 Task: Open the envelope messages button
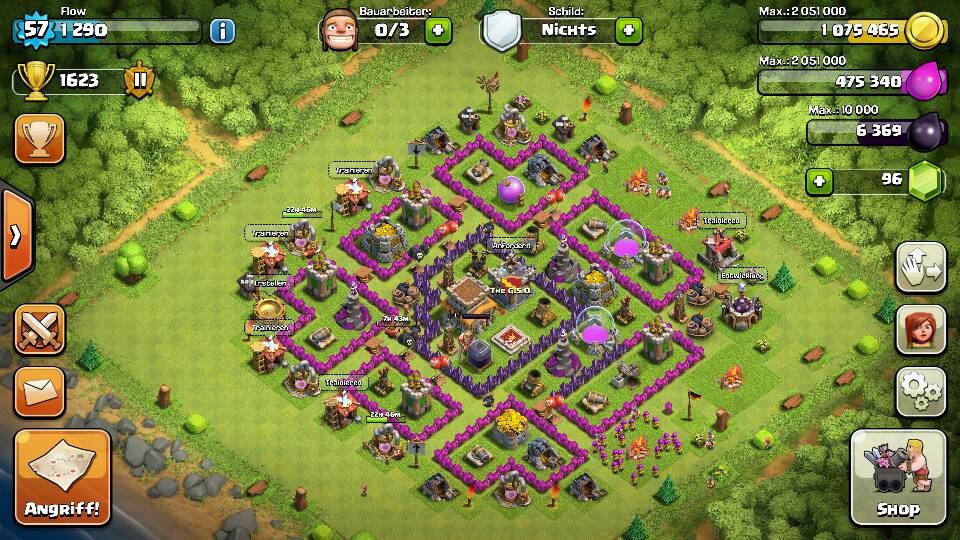[x=39, y=391]
